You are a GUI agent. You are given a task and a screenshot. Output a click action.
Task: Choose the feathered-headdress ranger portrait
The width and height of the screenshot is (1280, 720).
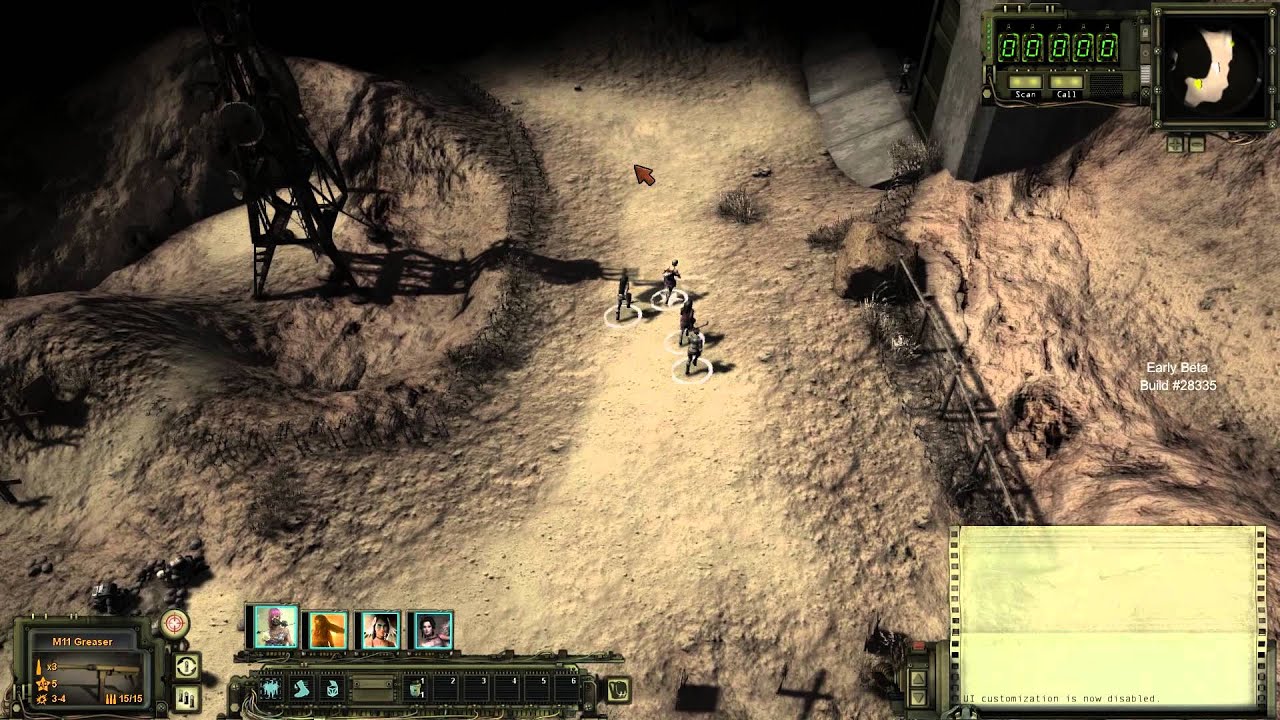(379, 631)
